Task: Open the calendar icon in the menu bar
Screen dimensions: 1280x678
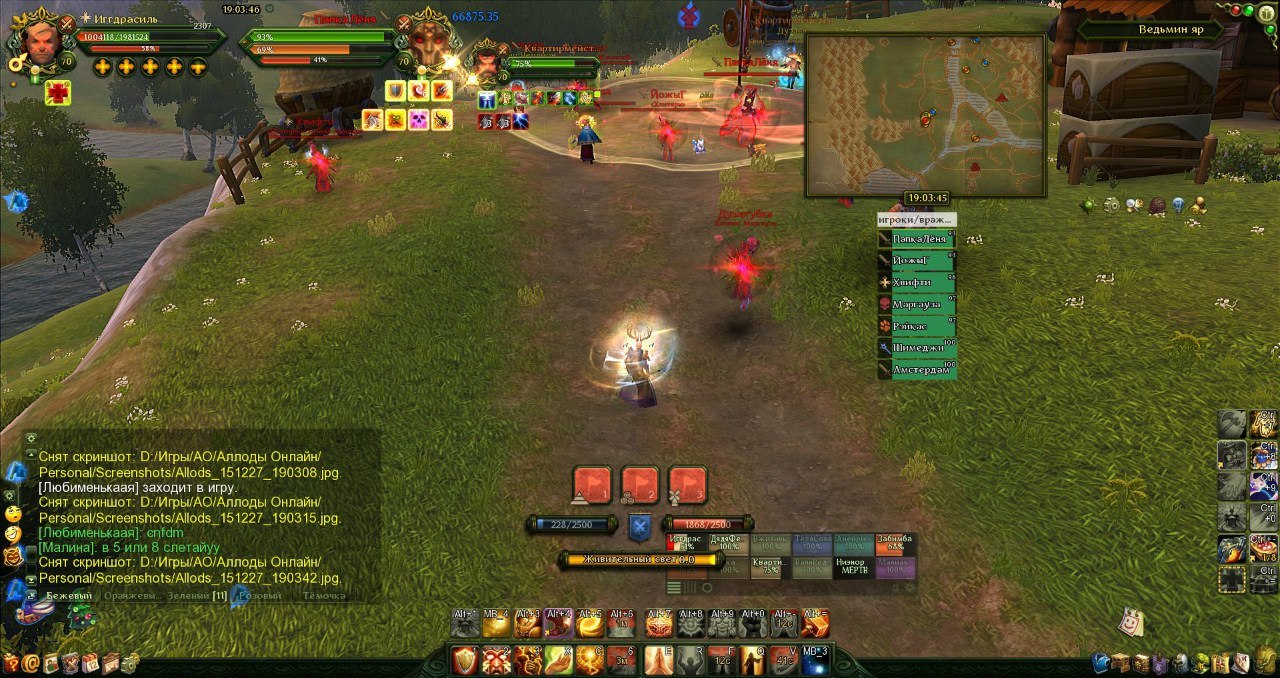Action: (91, 662)
